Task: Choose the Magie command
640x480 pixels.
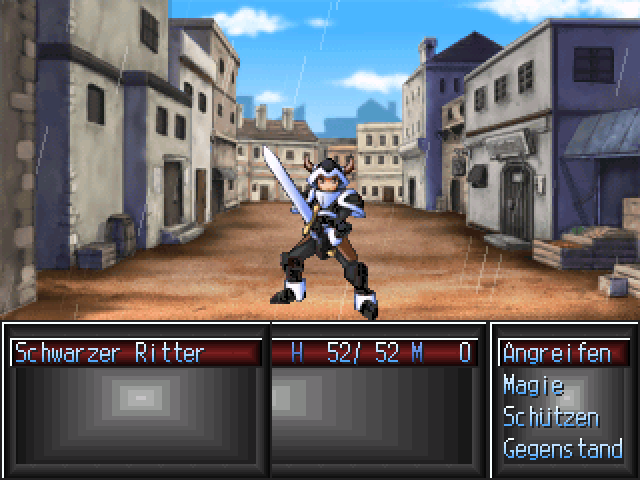Action: click(x=534, y=385)
